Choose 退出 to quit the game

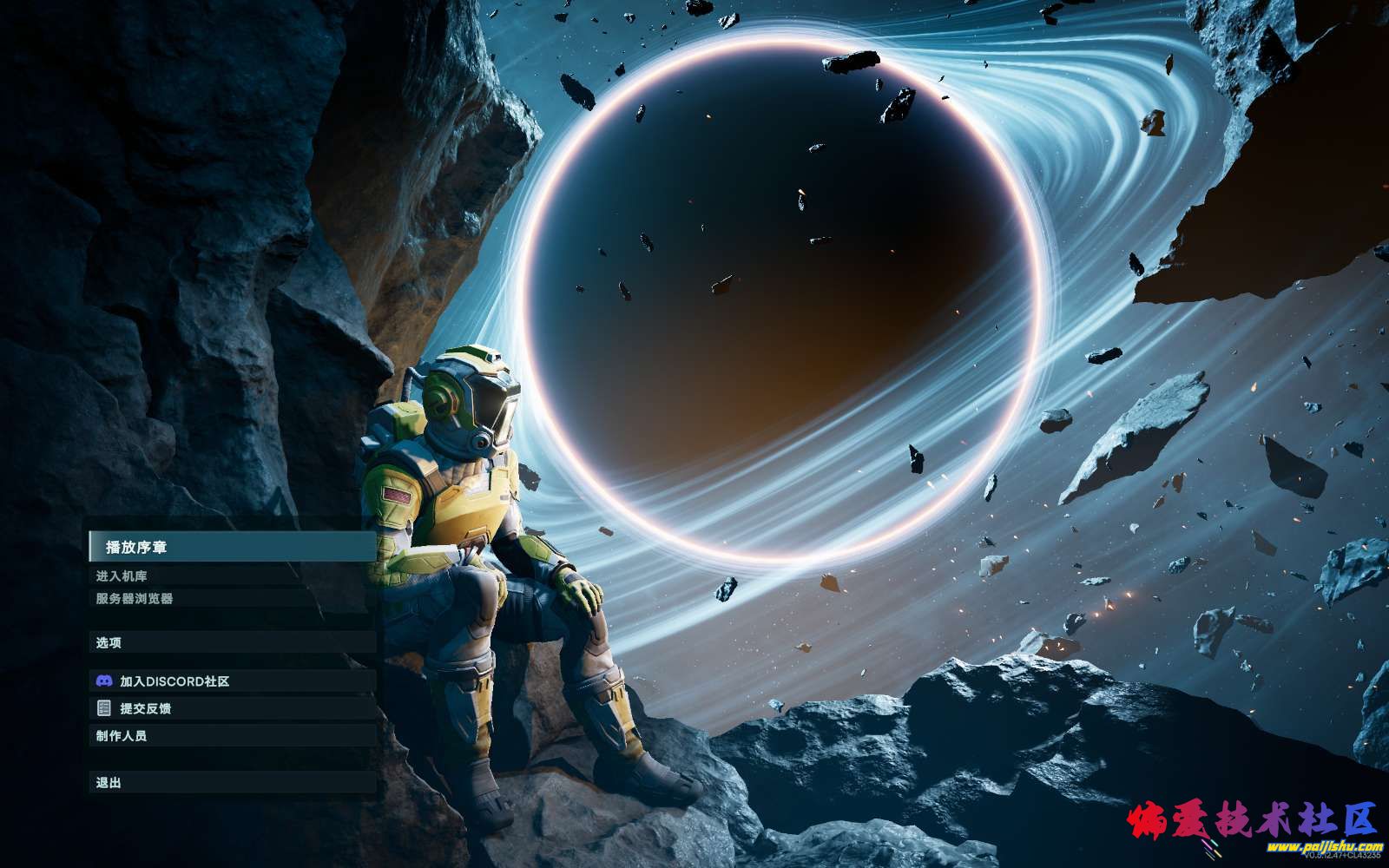109,782
